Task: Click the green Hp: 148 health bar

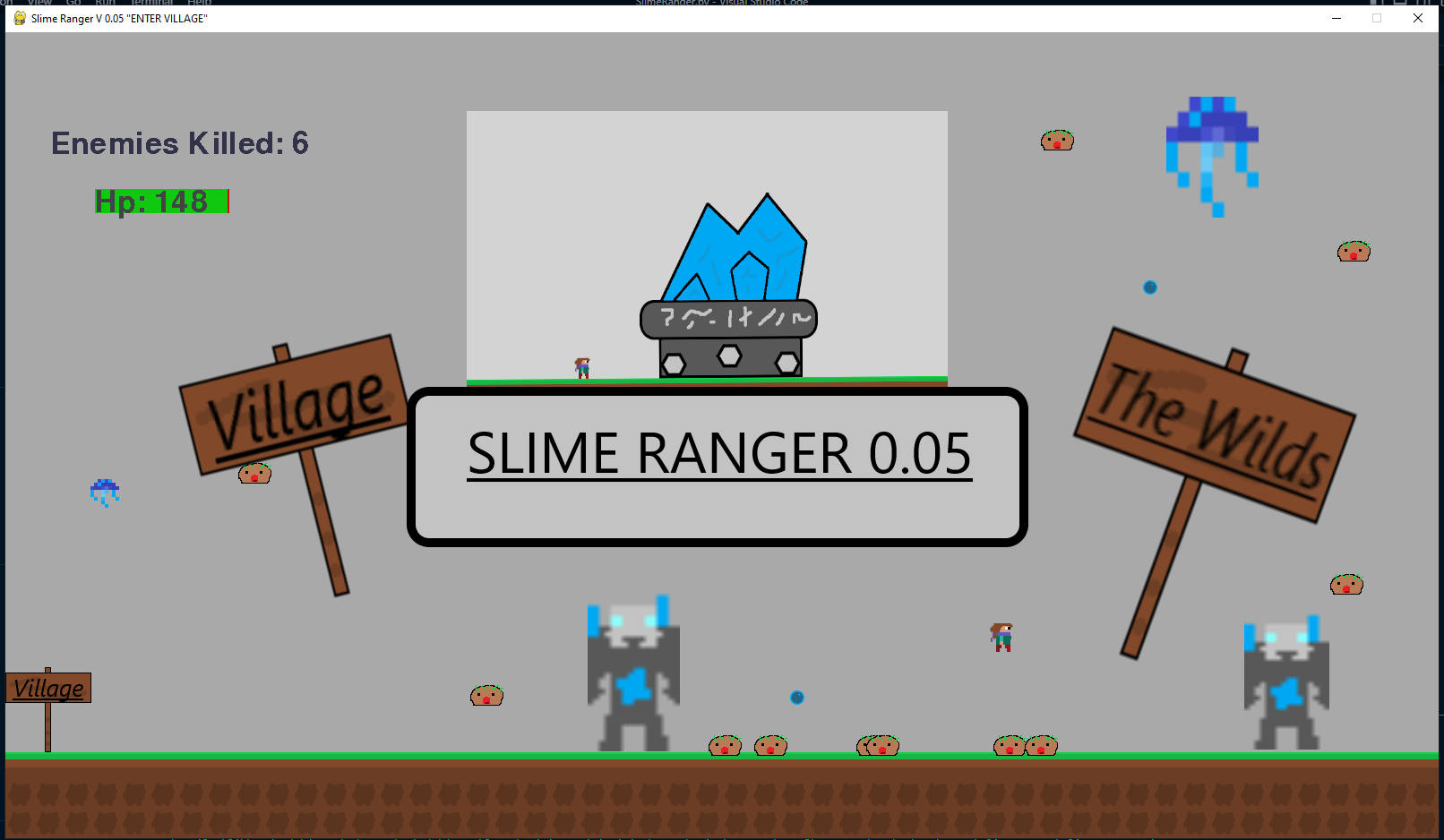Action: [x=159, y=201]
